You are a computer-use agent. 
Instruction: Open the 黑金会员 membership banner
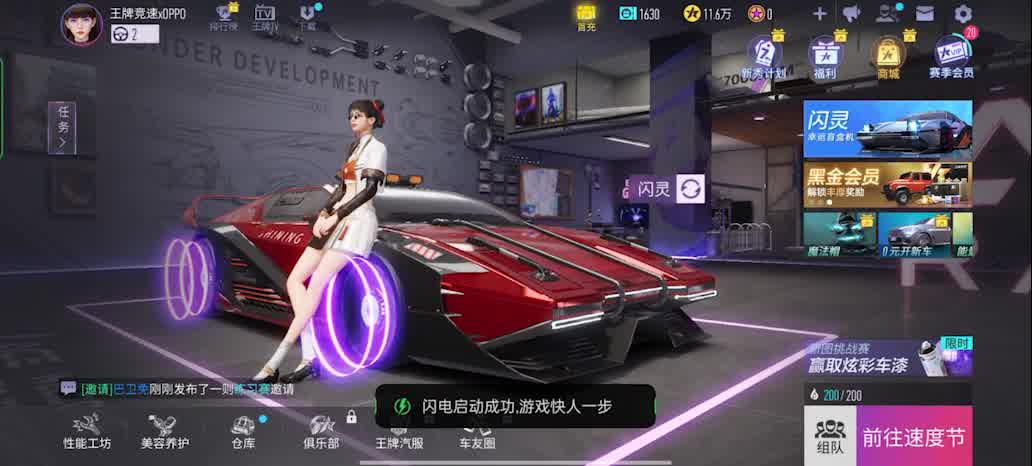click(x=887, y=184)
